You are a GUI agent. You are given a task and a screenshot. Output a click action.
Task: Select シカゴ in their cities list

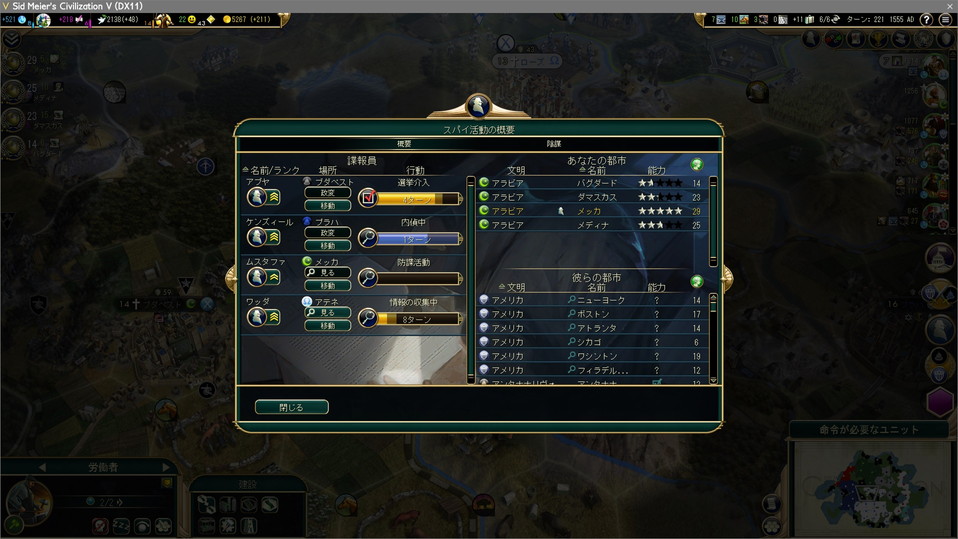click(589, 342)
